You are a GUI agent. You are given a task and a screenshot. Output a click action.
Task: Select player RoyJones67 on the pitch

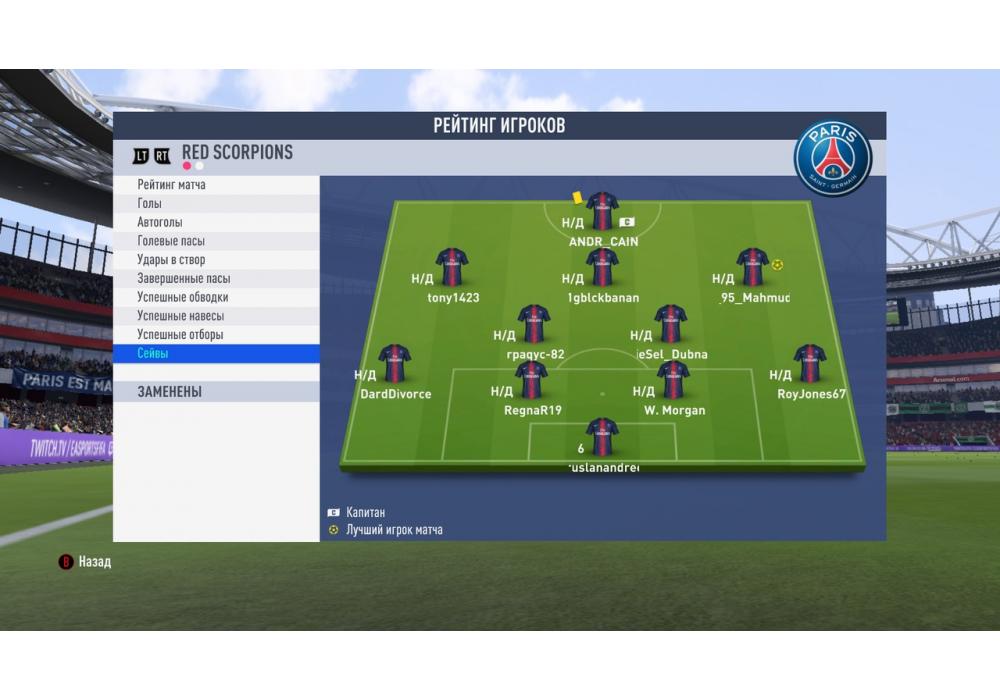[x=810, y=364]
